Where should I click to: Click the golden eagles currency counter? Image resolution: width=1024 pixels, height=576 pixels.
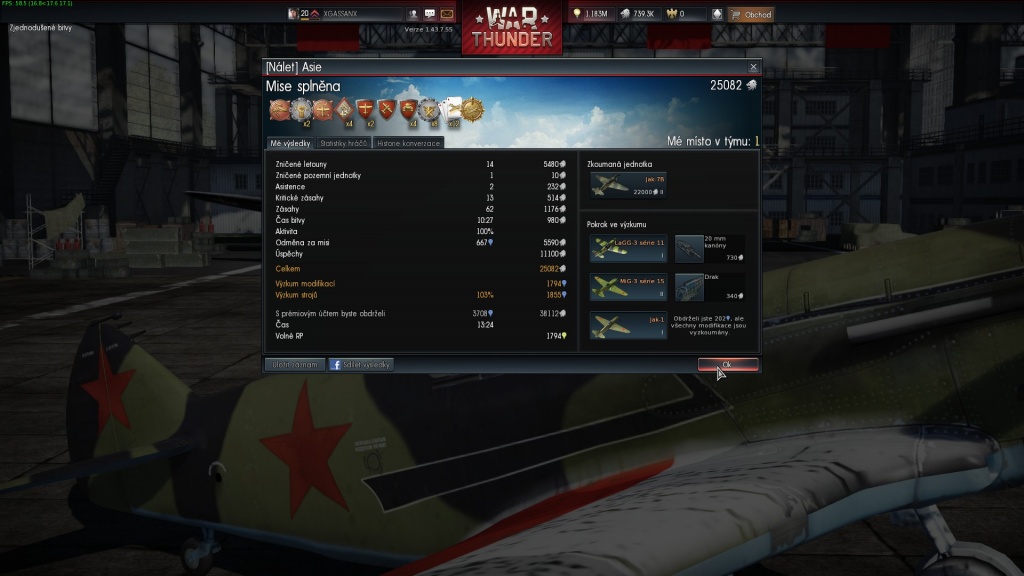click(683, 15)
